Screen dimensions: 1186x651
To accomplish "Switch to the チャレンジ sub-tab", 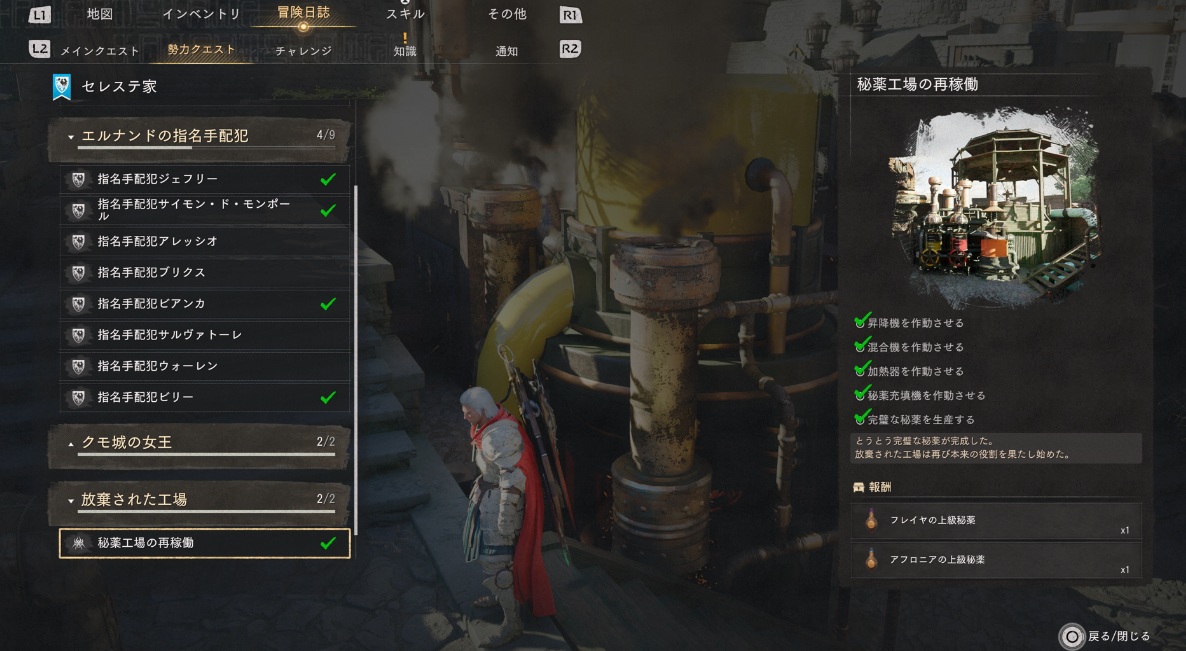I will (303, 50).
